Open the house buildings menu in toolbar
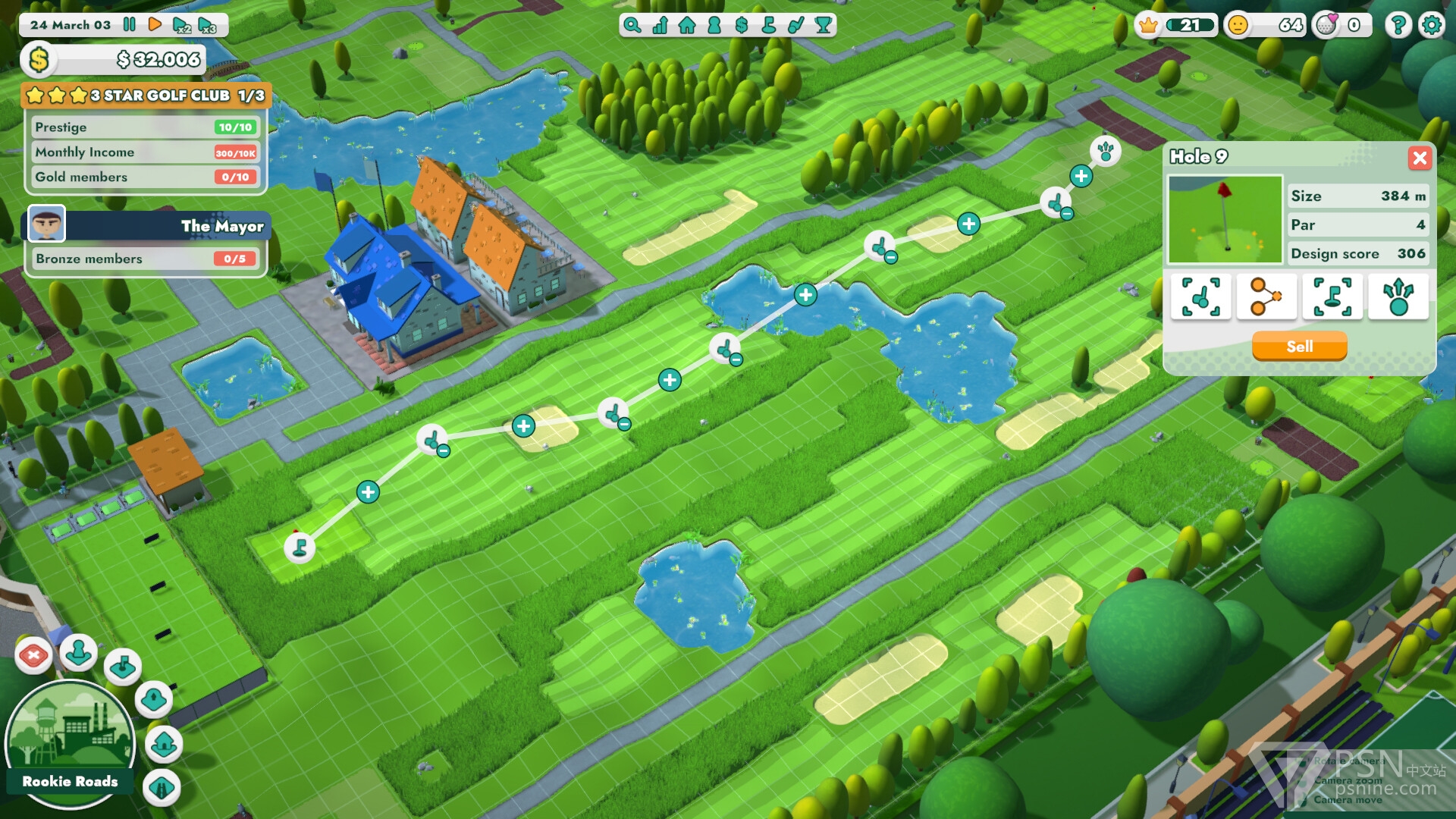1456x819 pixels. coord(687,25)
